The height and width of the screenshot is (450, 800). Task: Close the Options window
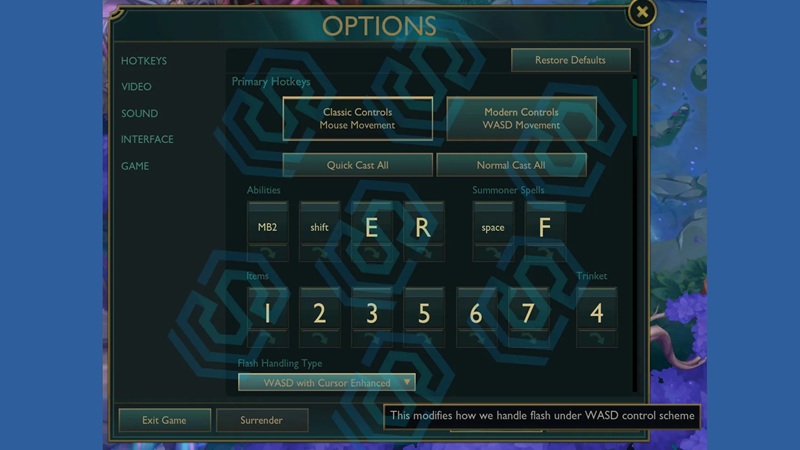(642, 13)
